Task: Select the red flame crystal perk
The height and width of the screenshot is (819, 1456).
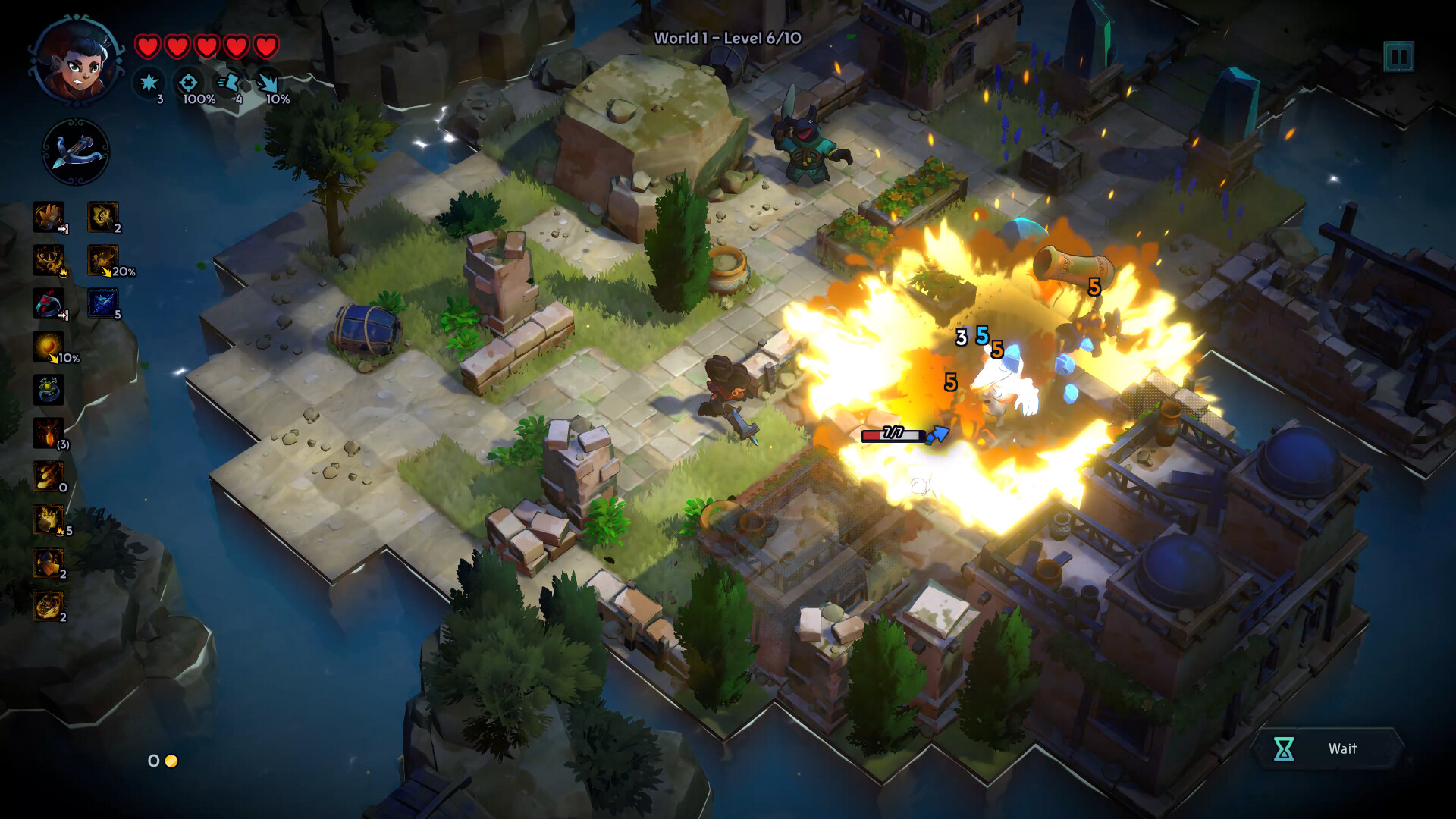Action: (49, 434)
